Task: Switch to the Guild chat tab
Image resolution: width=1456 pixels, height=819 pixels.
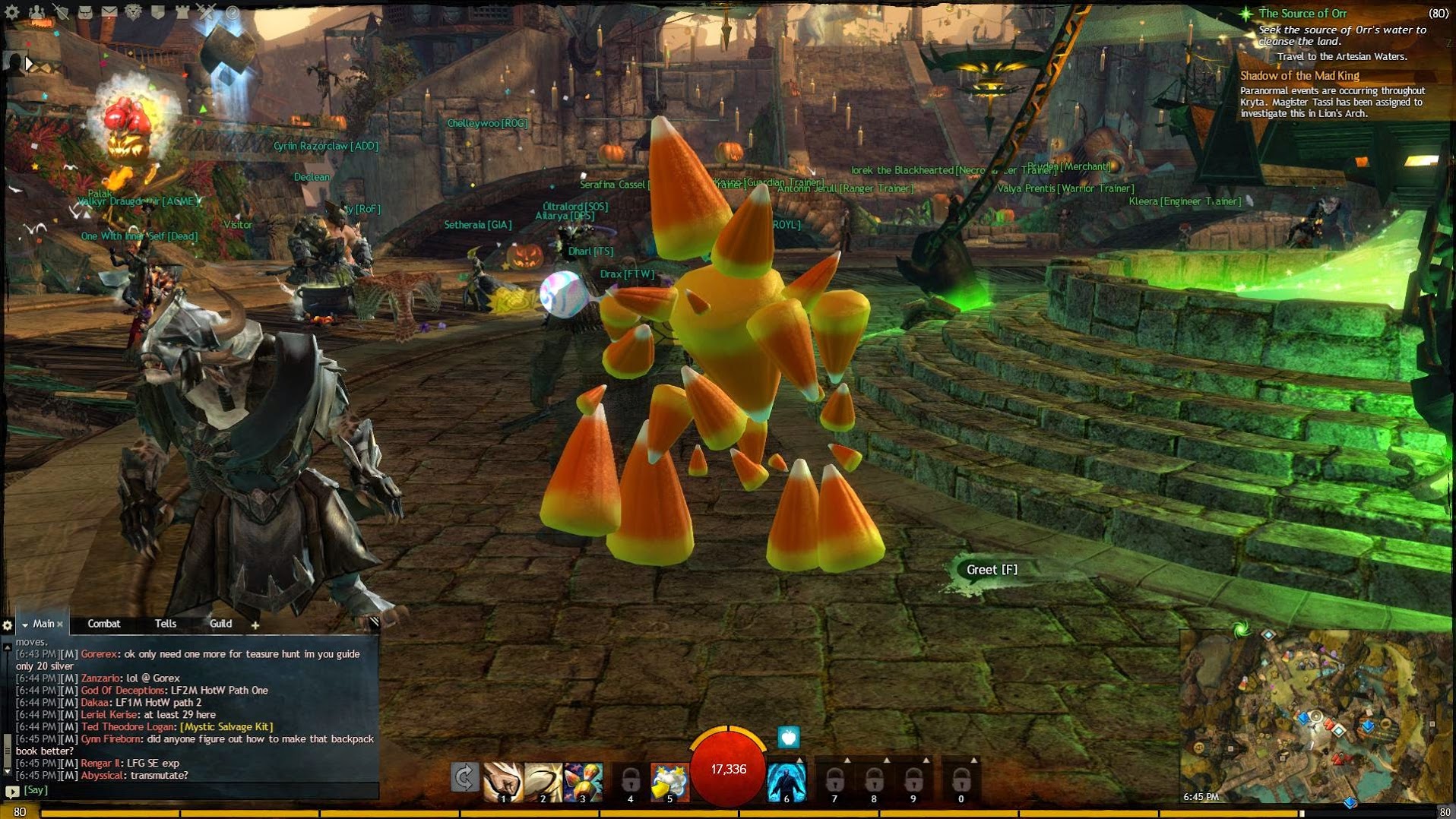Action: 220,624
